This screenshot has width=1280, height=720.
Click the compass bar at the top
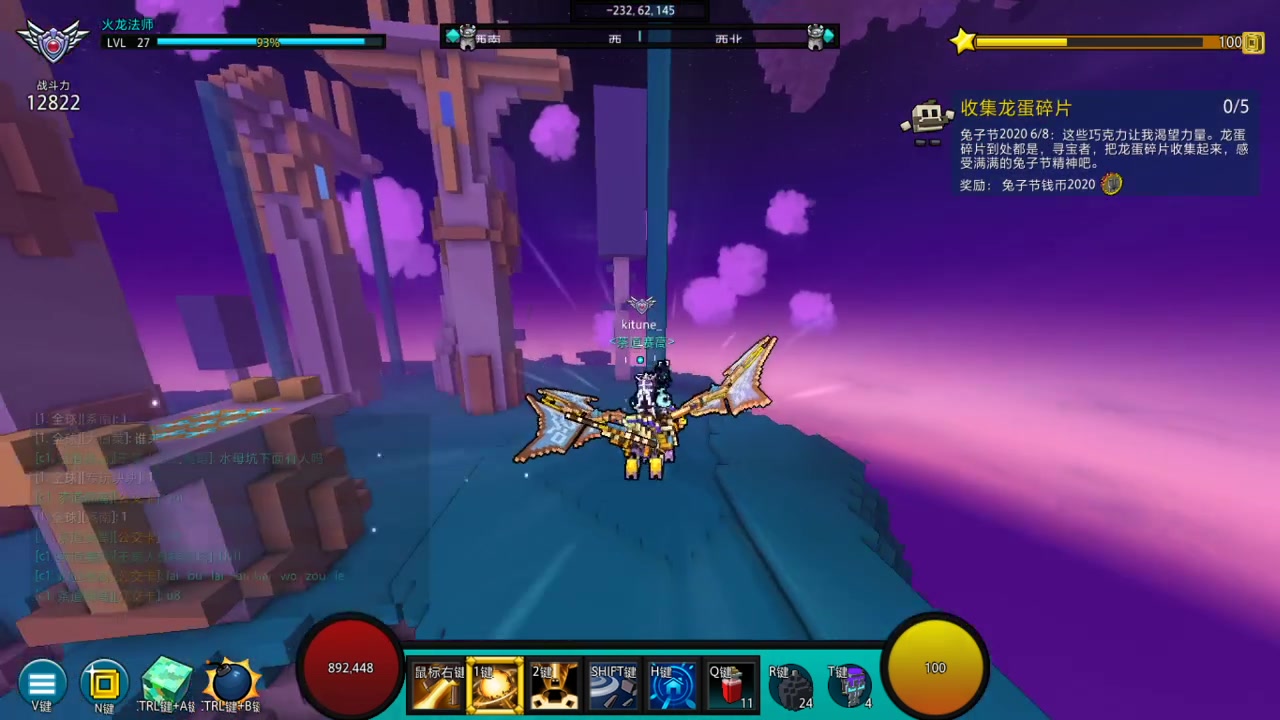point(639,37)
